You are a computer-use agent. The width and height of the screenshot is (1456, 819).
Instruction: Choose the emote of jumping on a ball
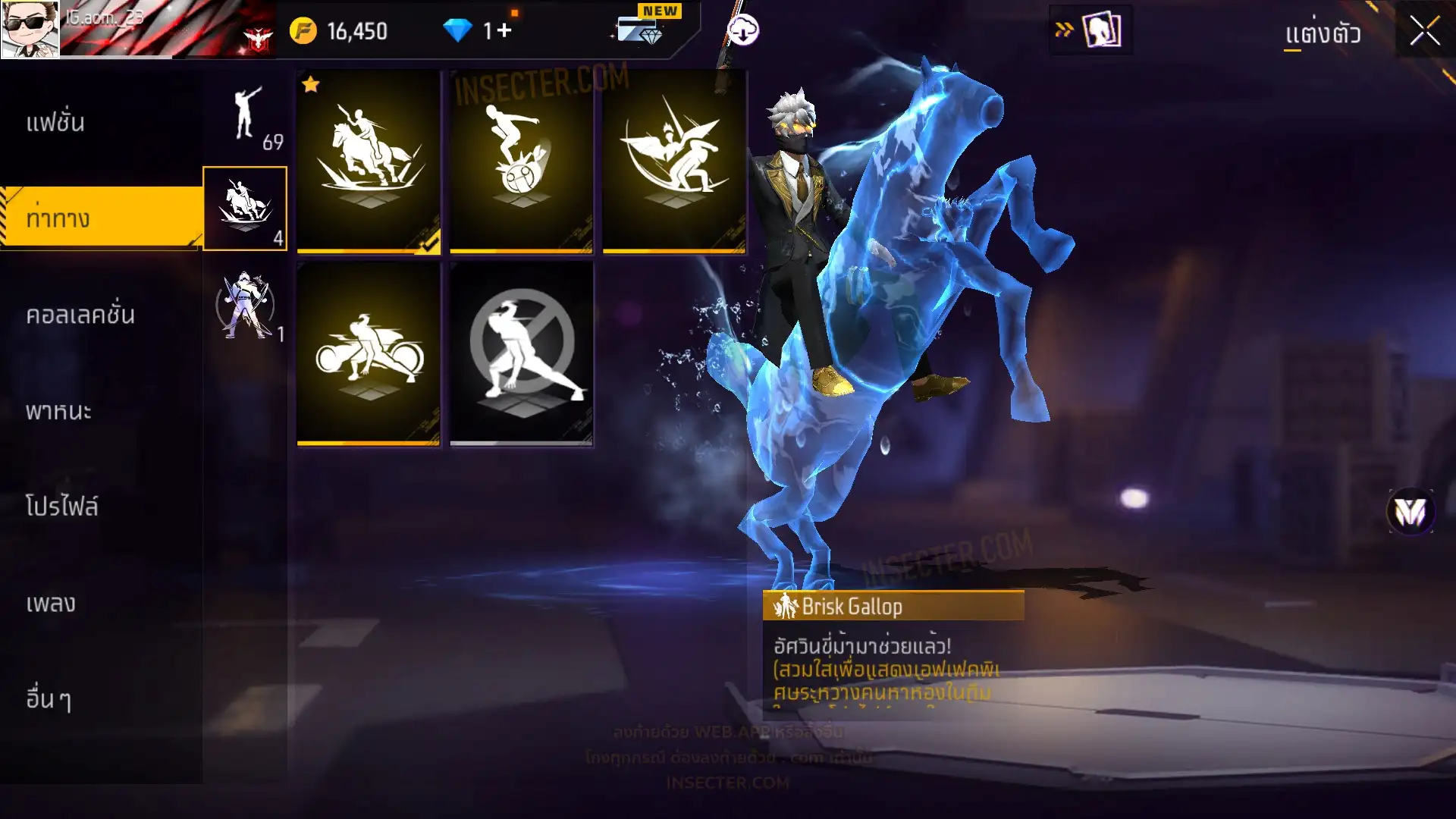[521, 161]
